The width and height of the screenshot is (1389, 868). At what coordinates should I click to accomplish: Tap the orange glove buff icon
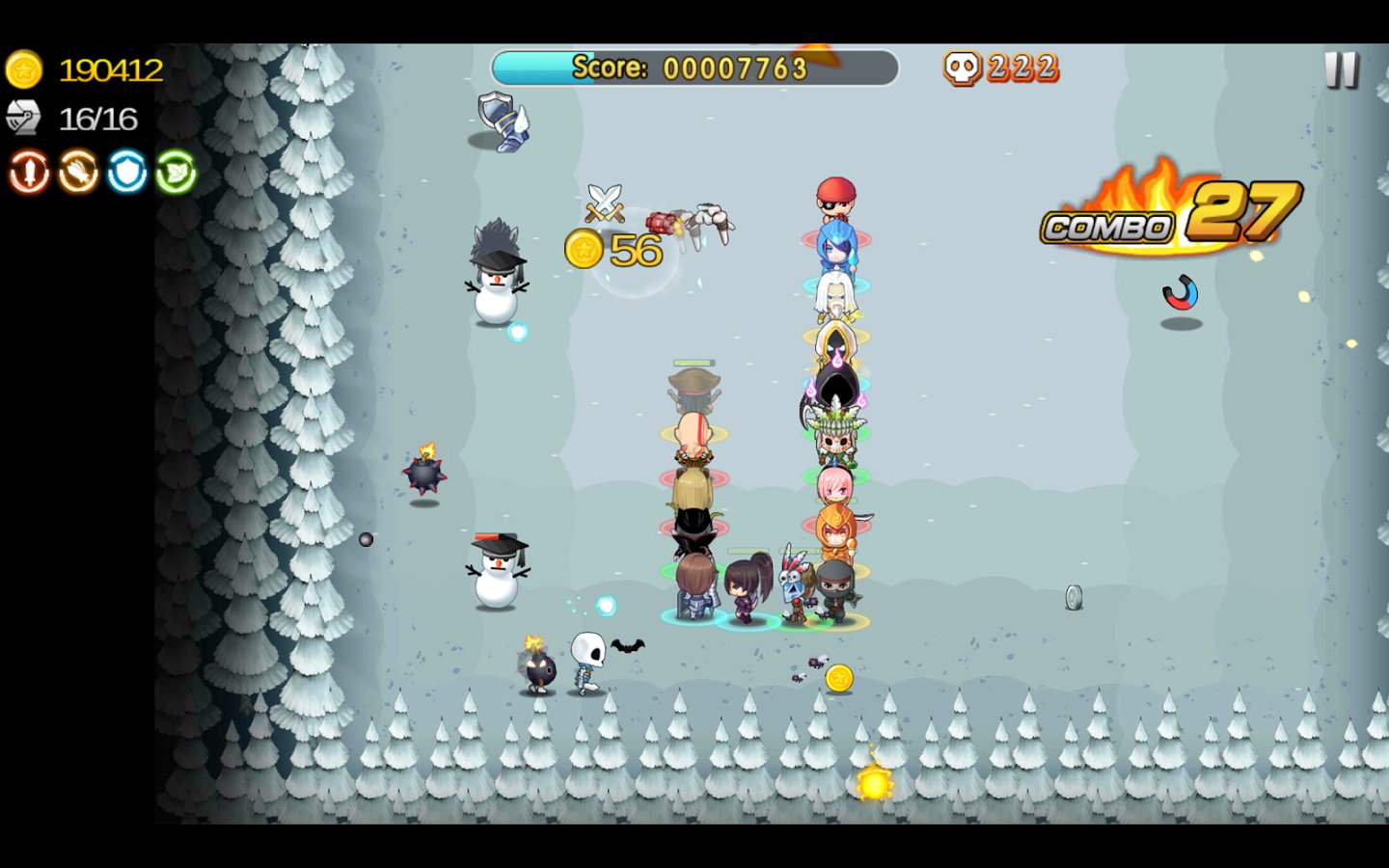pos(78,173)
